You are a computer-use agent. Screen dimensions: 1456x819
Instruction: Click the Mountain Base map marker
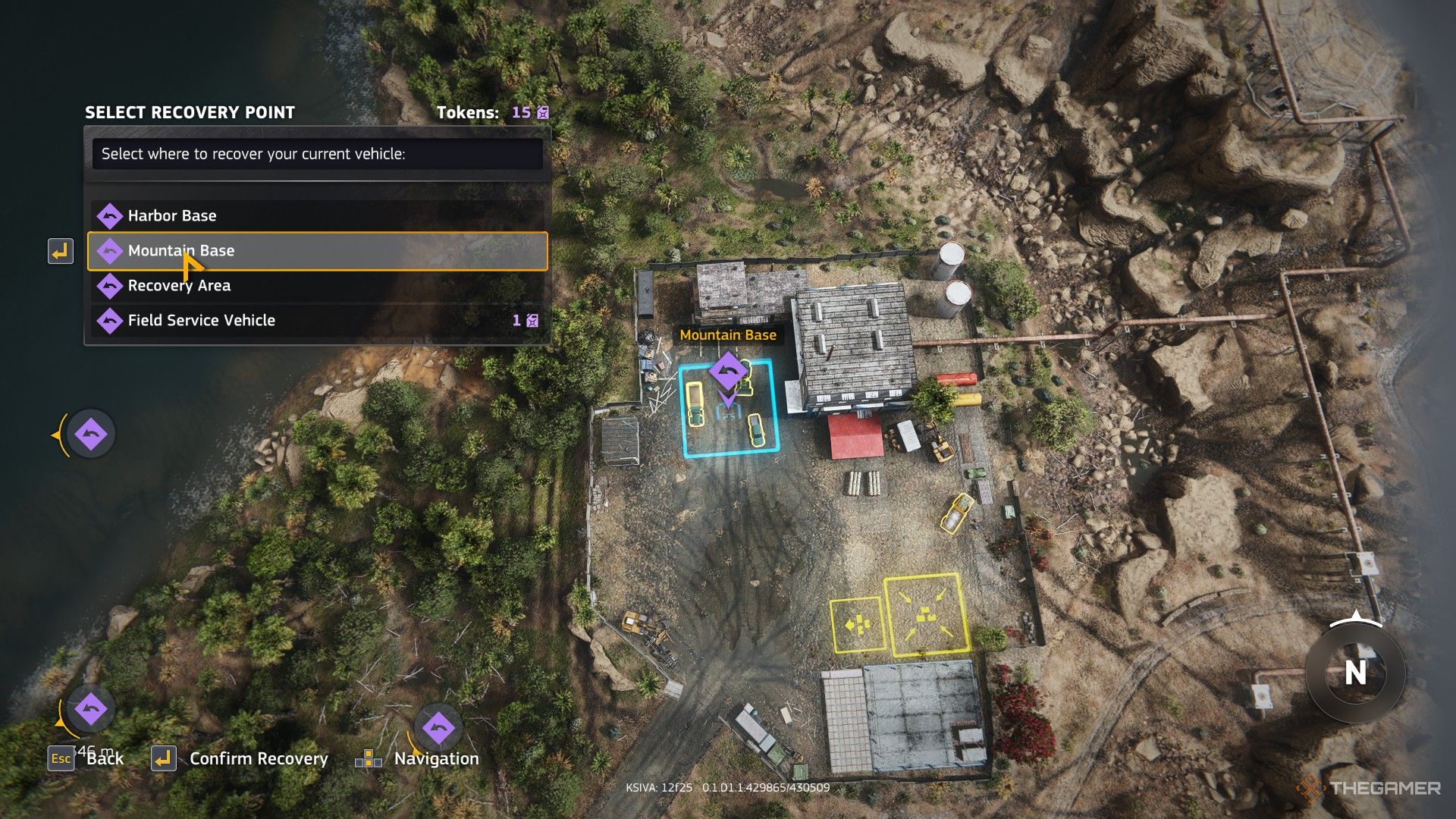(728, 372)
